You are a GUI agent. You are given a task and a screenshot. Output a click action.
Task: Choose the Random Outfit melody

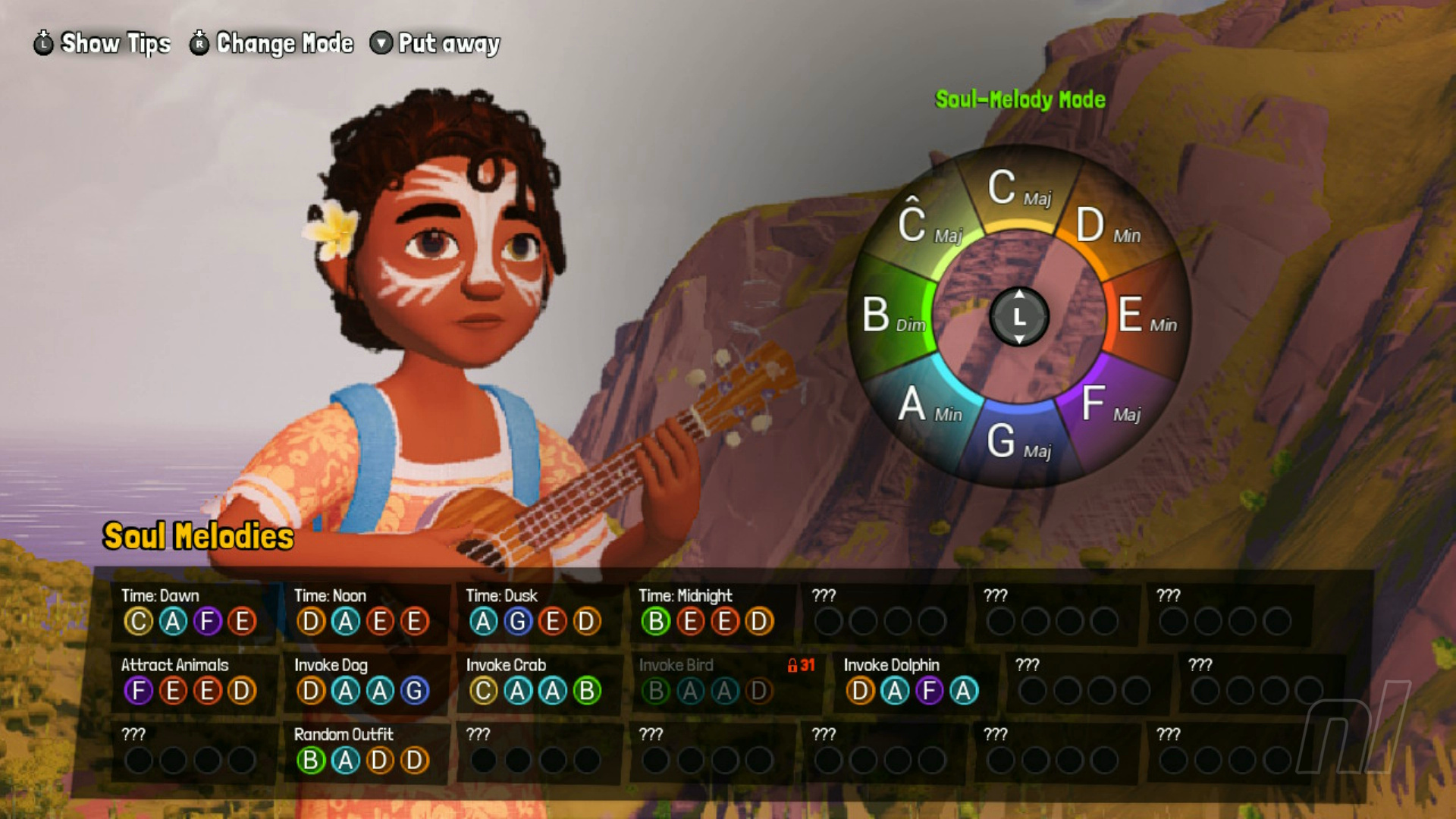[x=362, y=750]
